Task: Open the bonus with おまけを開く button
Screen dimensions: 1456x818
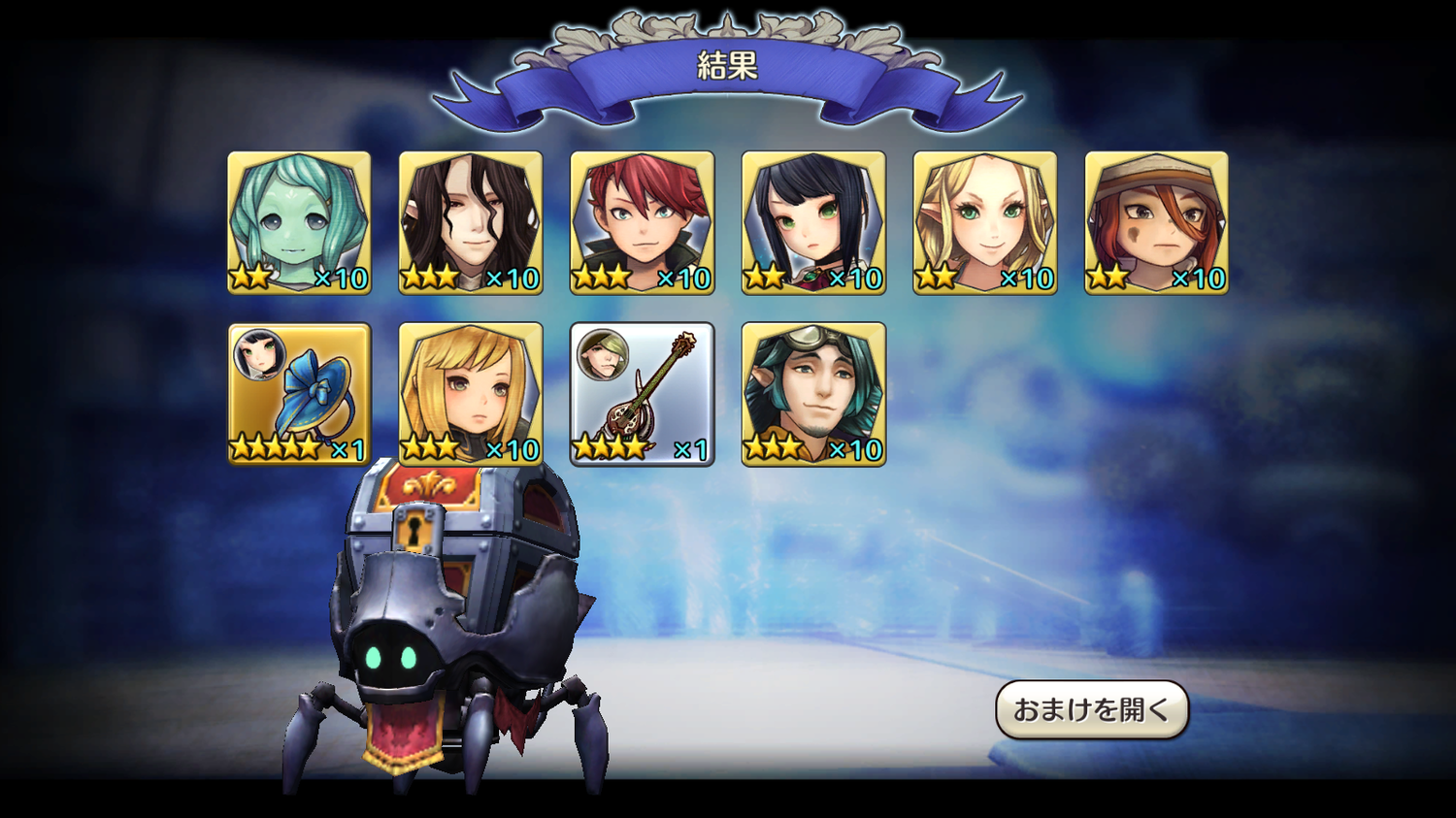Action: pos(1092,709)
